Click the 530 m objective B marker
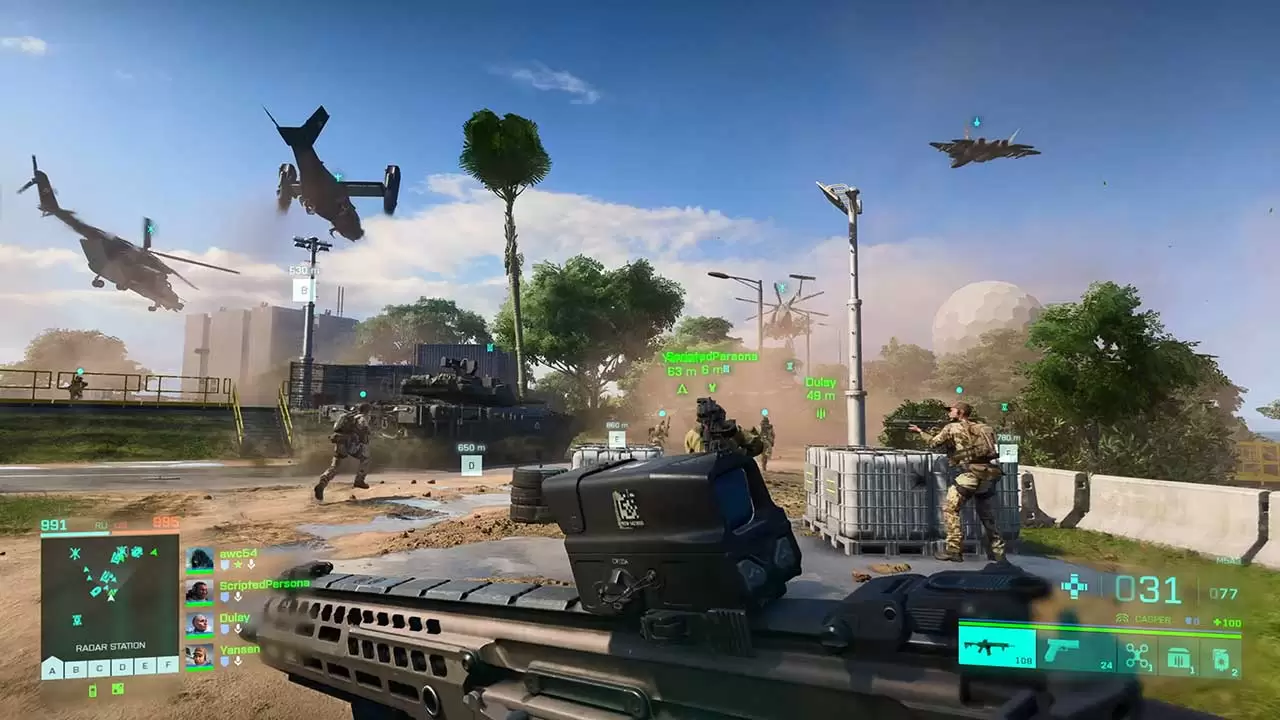The image size is (1280, 720). tap(303, 290)
